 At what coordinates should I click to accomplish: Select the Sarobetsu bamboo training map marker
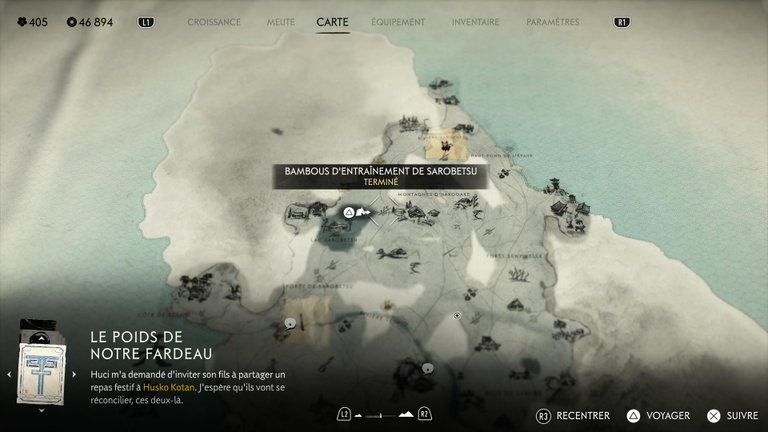tap(349, 212)
